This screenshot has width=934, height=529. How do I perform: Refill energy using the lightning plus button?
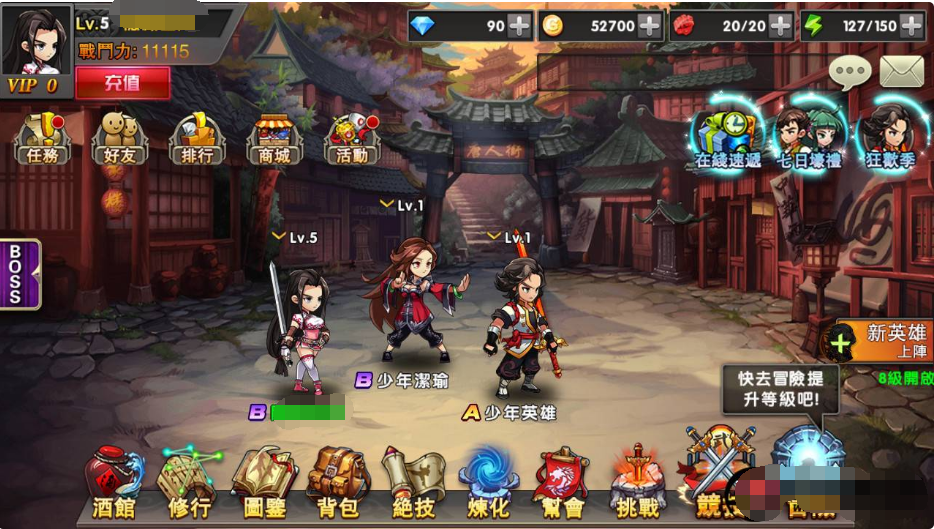[x=911, y=26]
